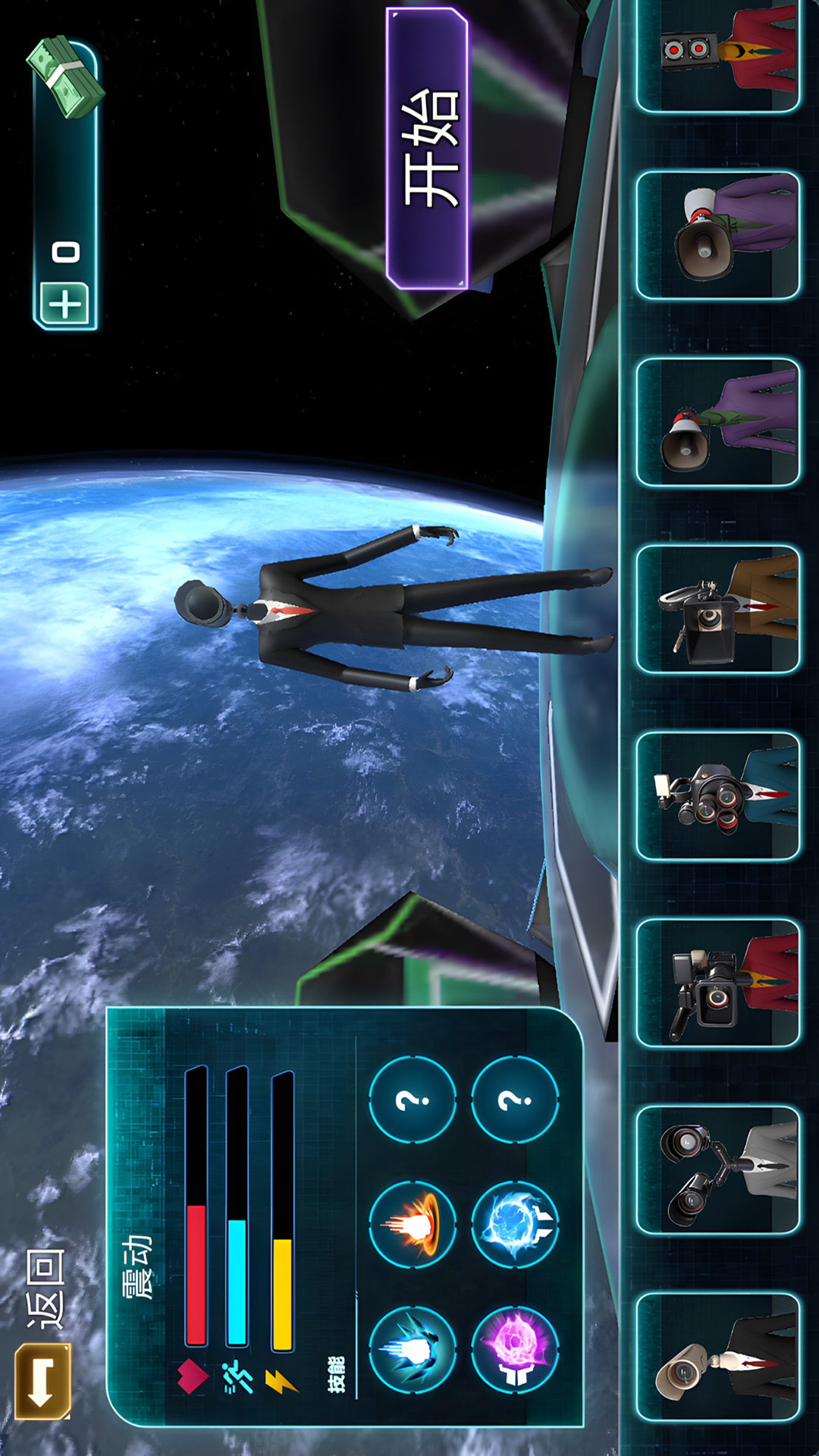Choose the fiery orange punch skill icon
819x1456 pixels.
(413, 1224)
